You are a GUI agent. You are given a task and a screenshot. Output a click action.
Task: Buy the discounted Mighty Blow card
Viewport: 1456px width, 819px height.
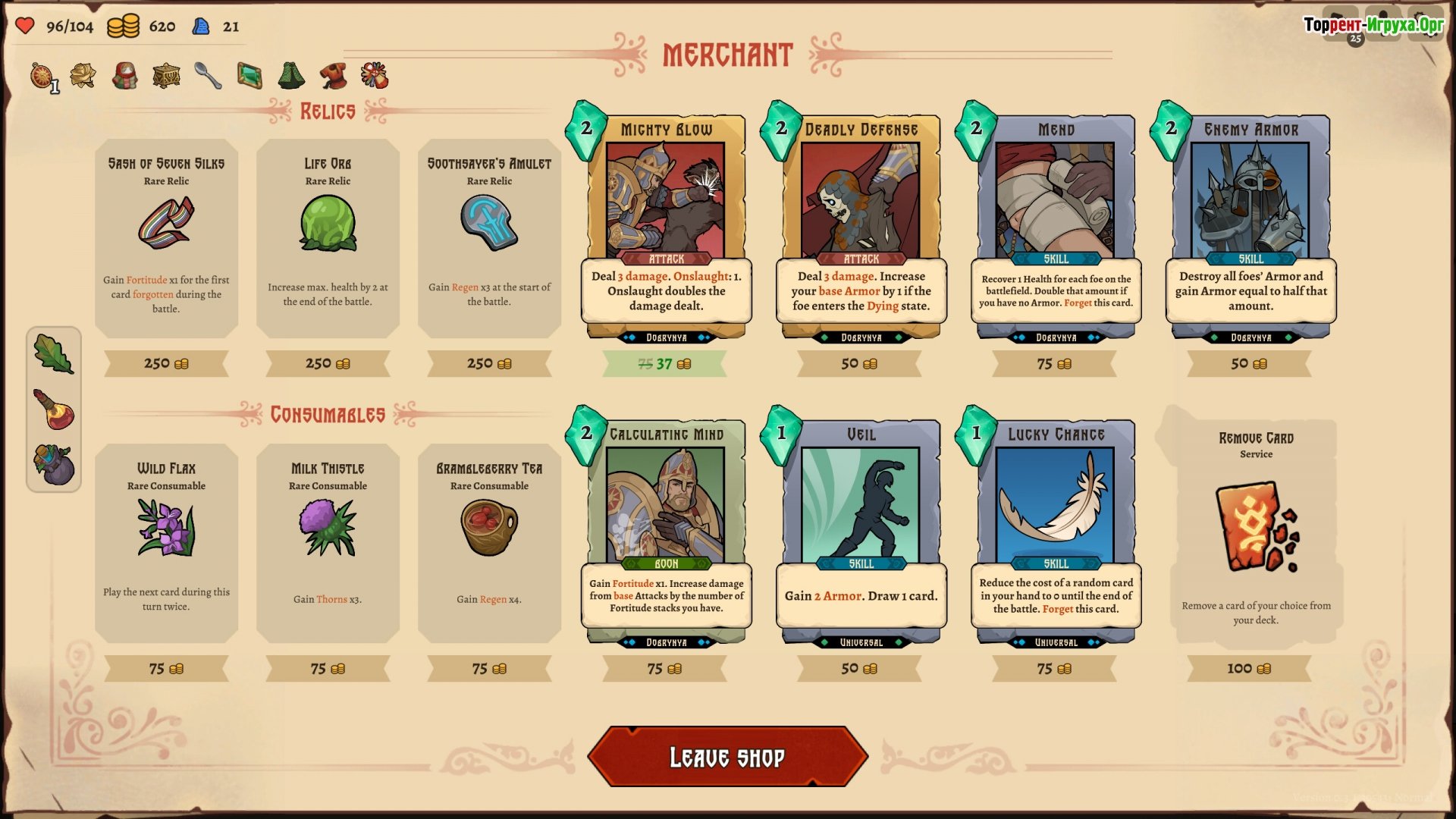[x=666, y=227]
